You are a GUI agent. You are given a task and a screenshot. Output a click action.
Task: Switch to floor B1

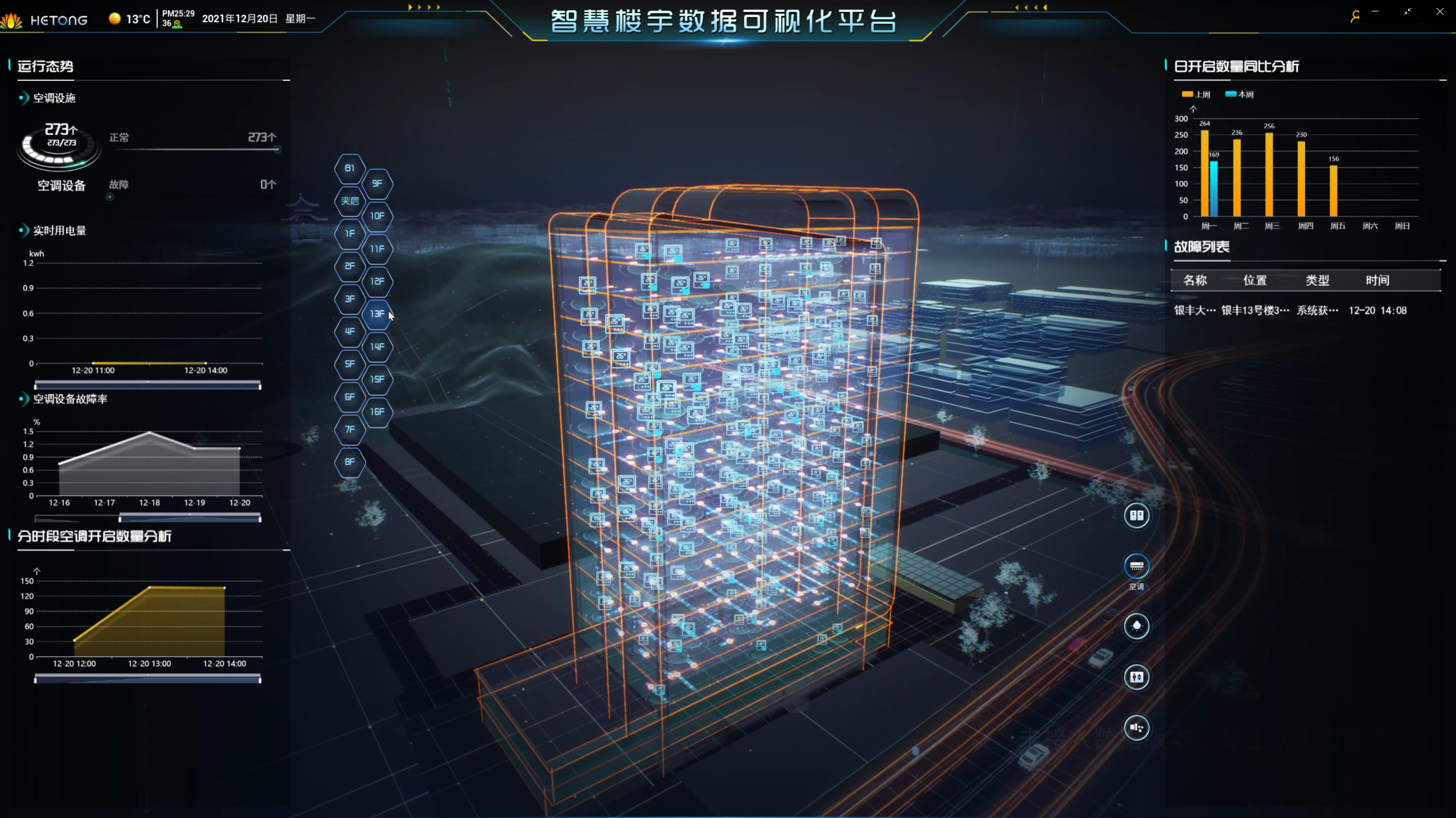point(350,168)
